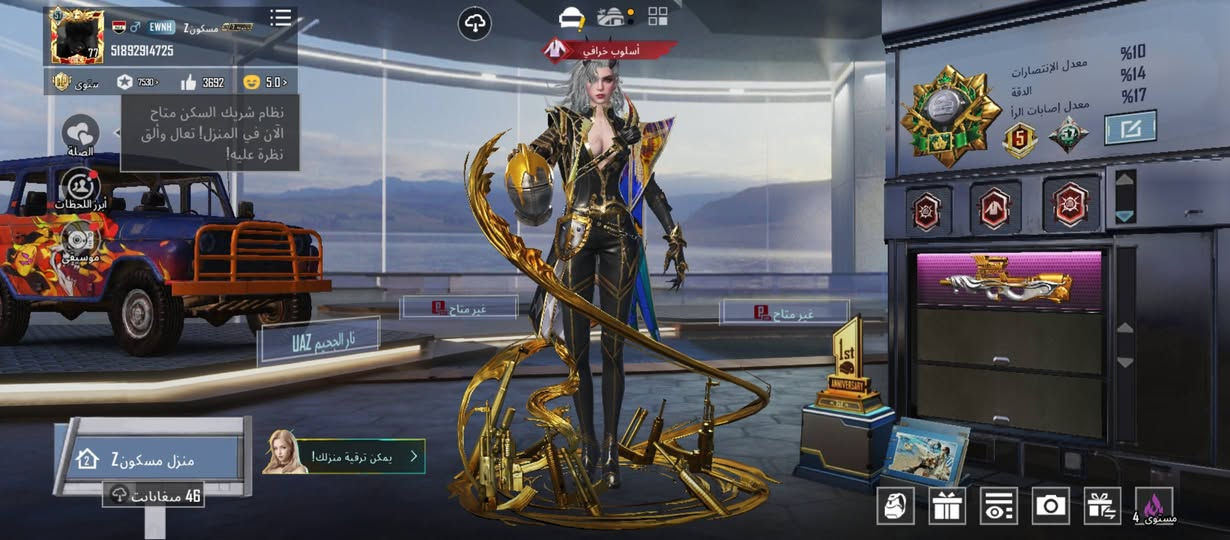Viewport: 1230px width, 540px height.
Task: Open the الصلة connection icon
Action: point(80,134)
